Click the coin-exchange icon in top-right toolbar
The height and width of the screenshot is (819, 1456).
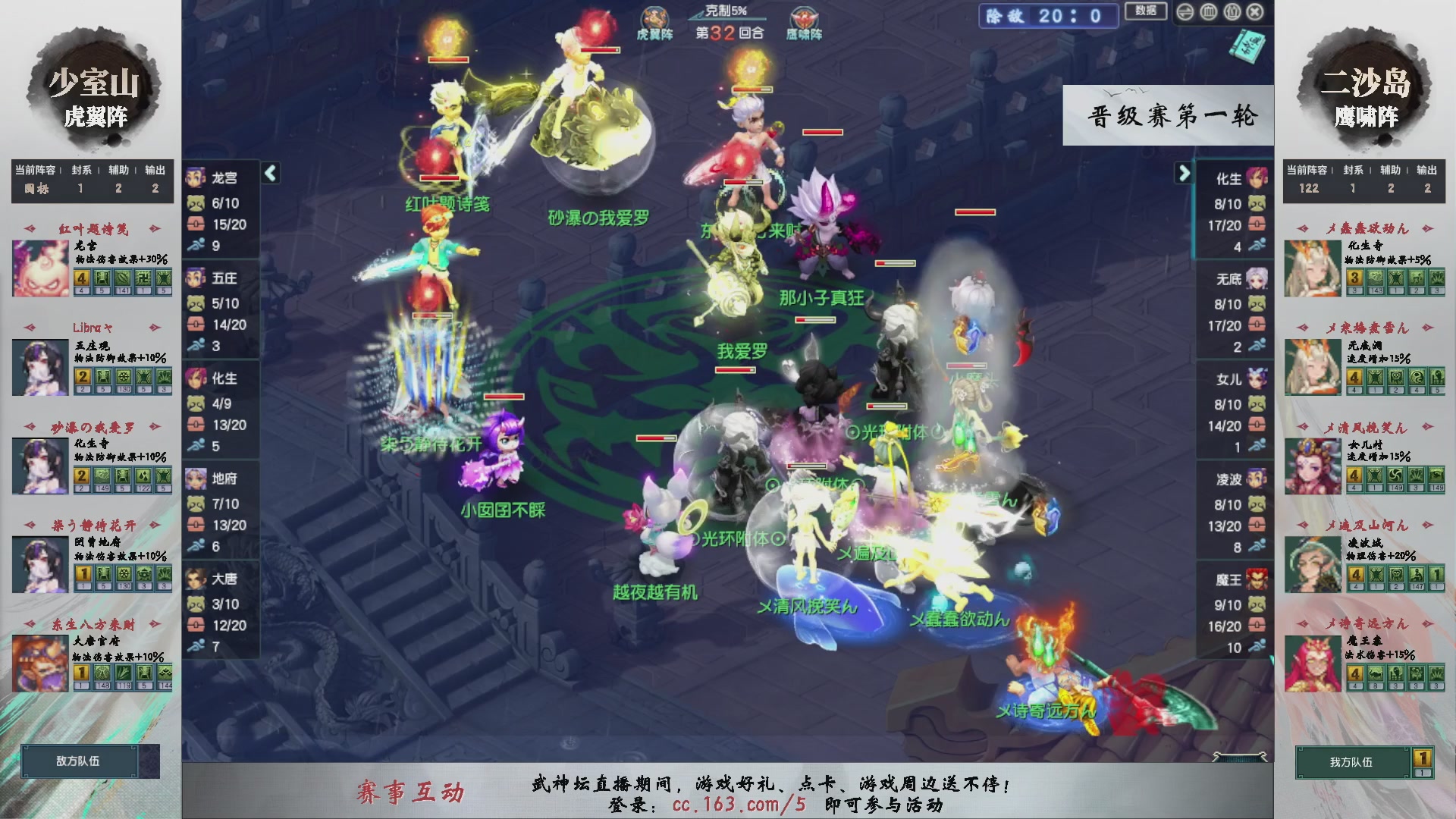point(1185,12)
